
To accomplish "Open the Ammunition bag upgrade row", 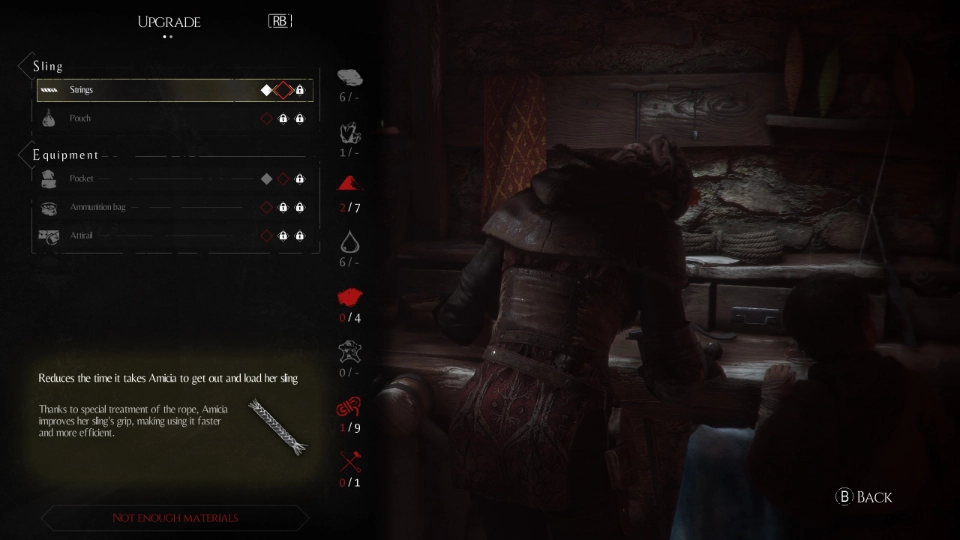I will pos(175,207).
